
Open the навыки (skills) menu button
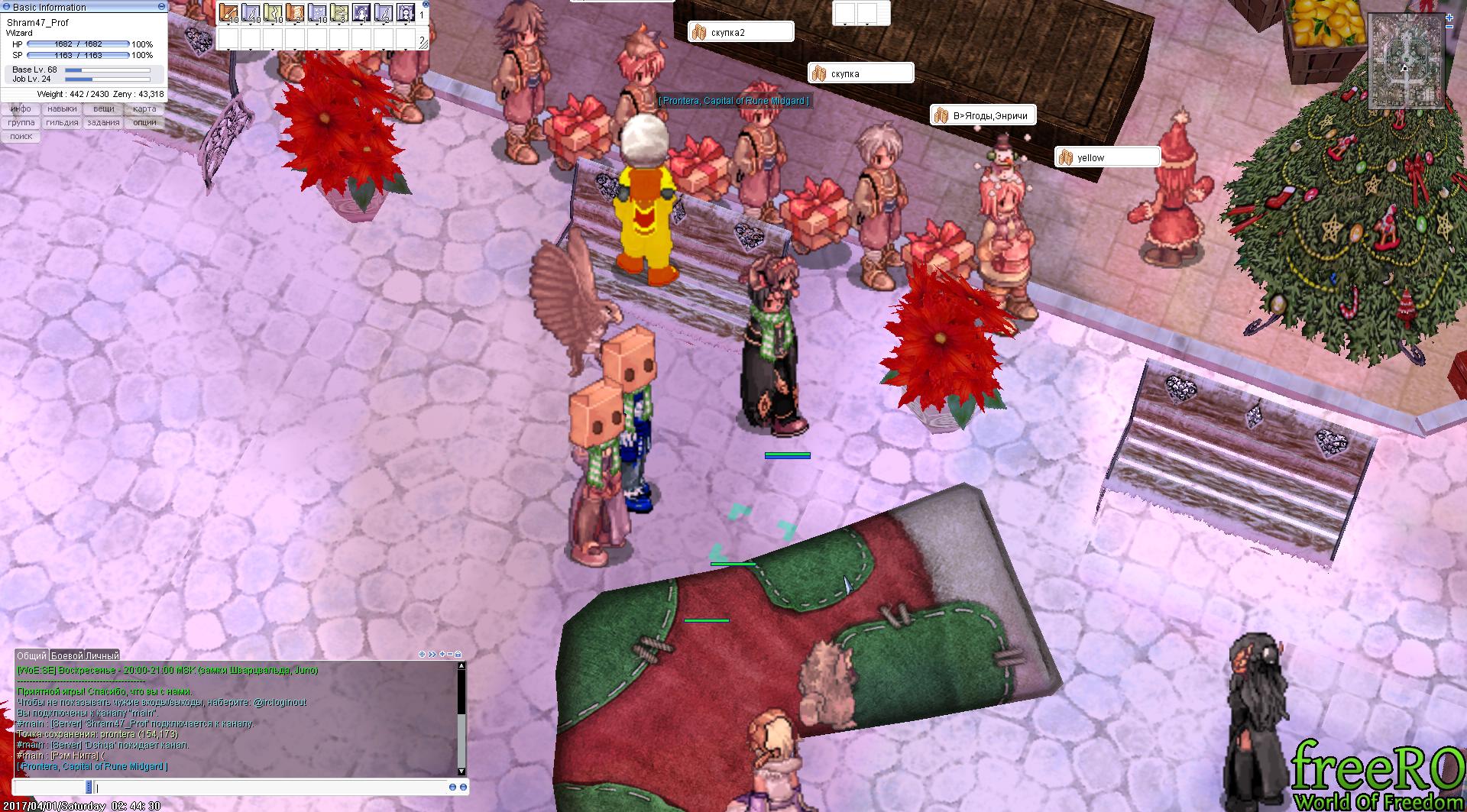click(62, 109)
